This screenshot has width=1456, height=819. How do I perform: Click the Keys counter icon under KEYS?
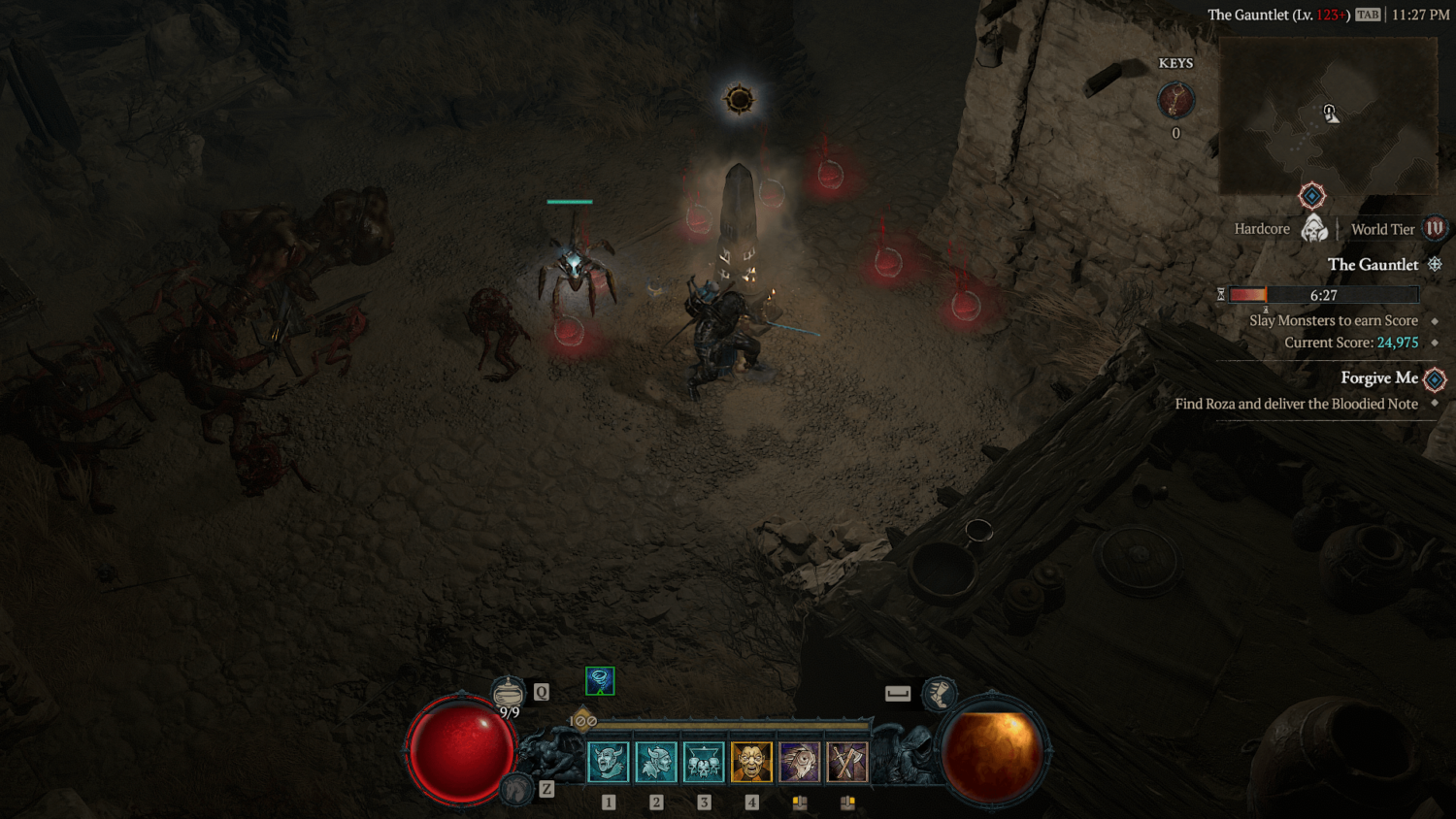click(x=1176, y=100)
